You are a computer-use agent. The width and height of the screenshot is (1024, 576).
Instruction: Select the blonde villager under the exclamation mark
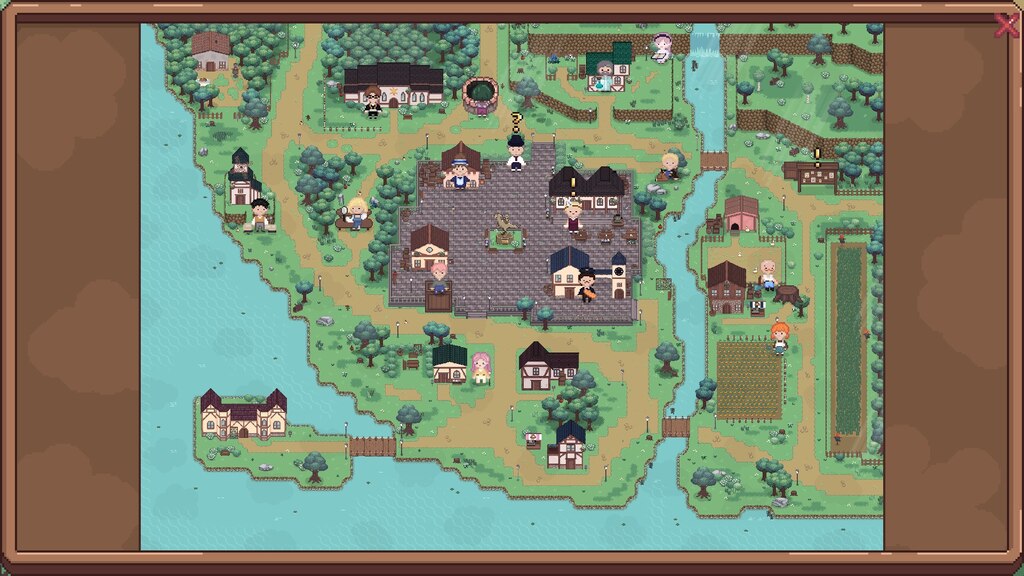573,215
